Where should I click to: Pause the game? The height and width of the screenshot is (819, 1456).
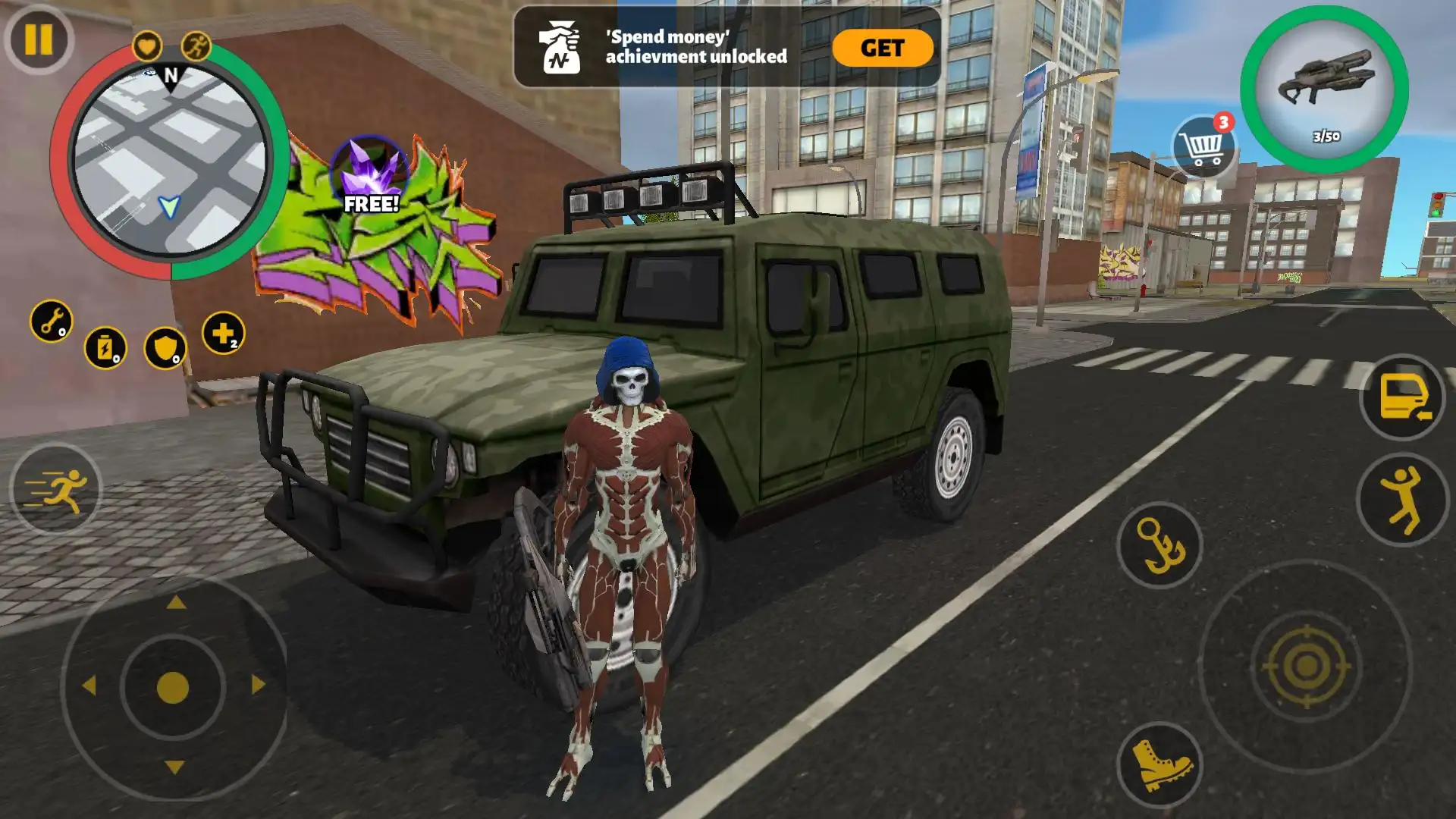tap(38, 39)
